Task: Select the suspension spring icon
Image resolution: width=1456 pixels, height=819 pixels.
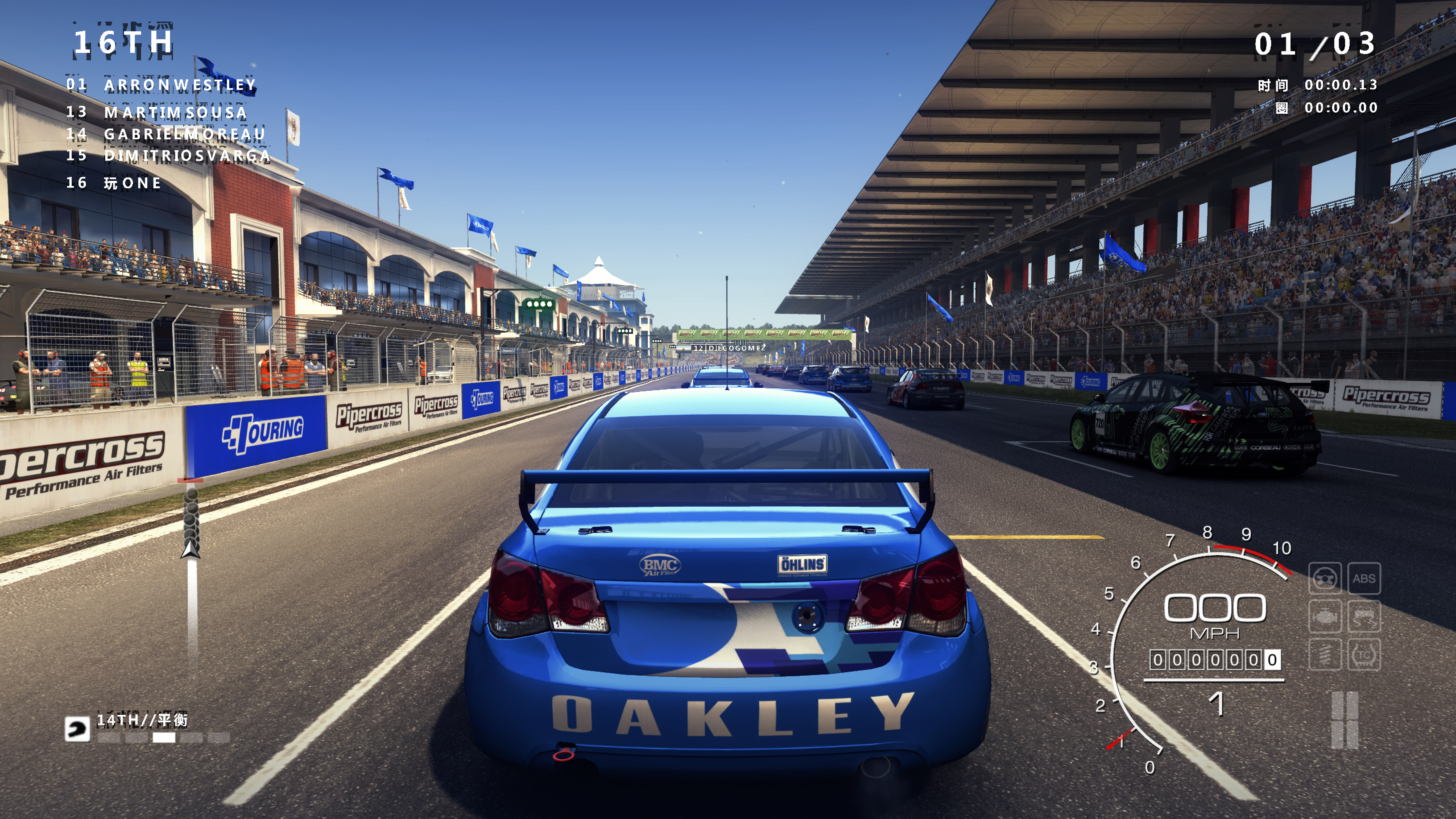Action: [x=1324, y=655]
